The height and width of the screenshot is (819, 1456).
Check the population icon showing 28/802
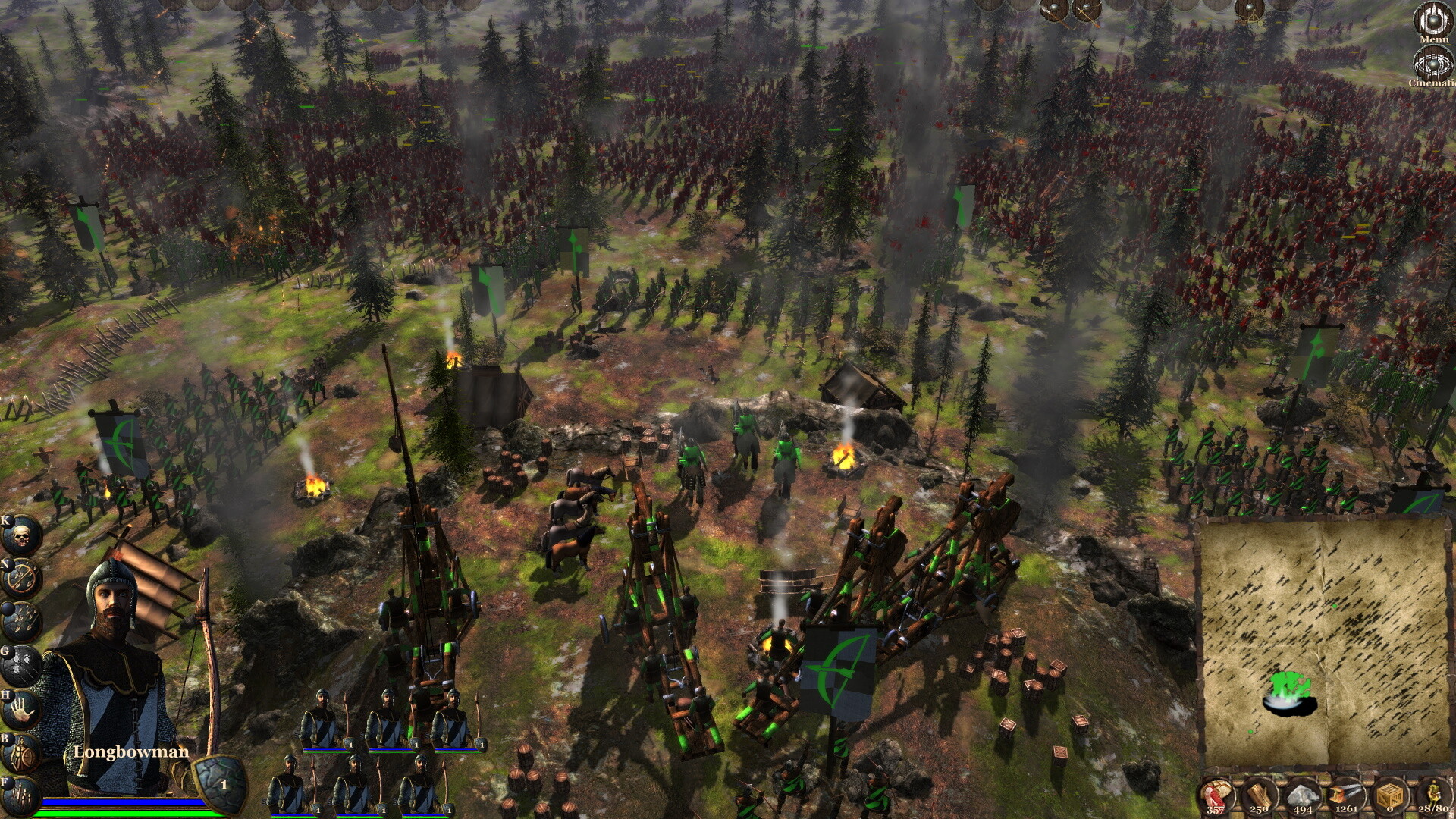click(x=1434, y=792)
